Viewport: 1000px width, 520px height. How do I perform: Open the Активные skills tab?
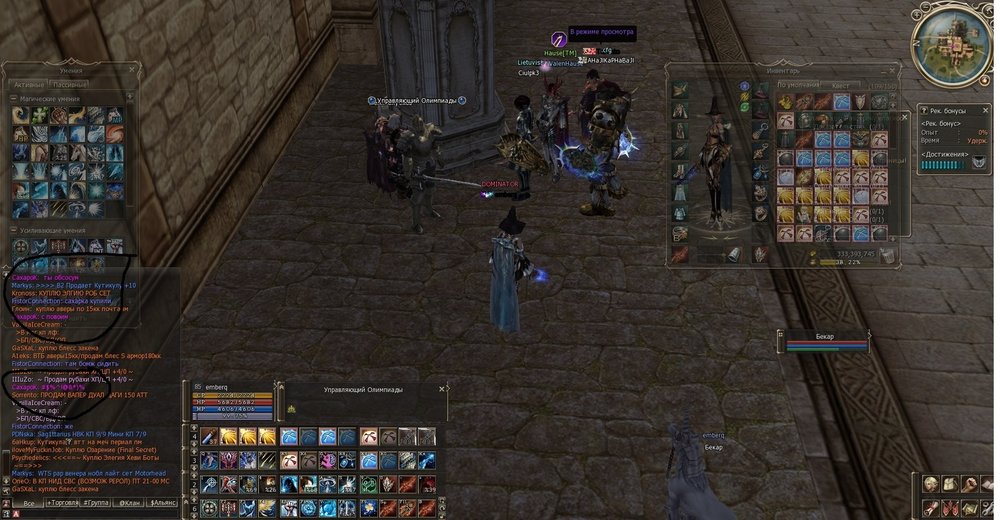pos(28,87)
